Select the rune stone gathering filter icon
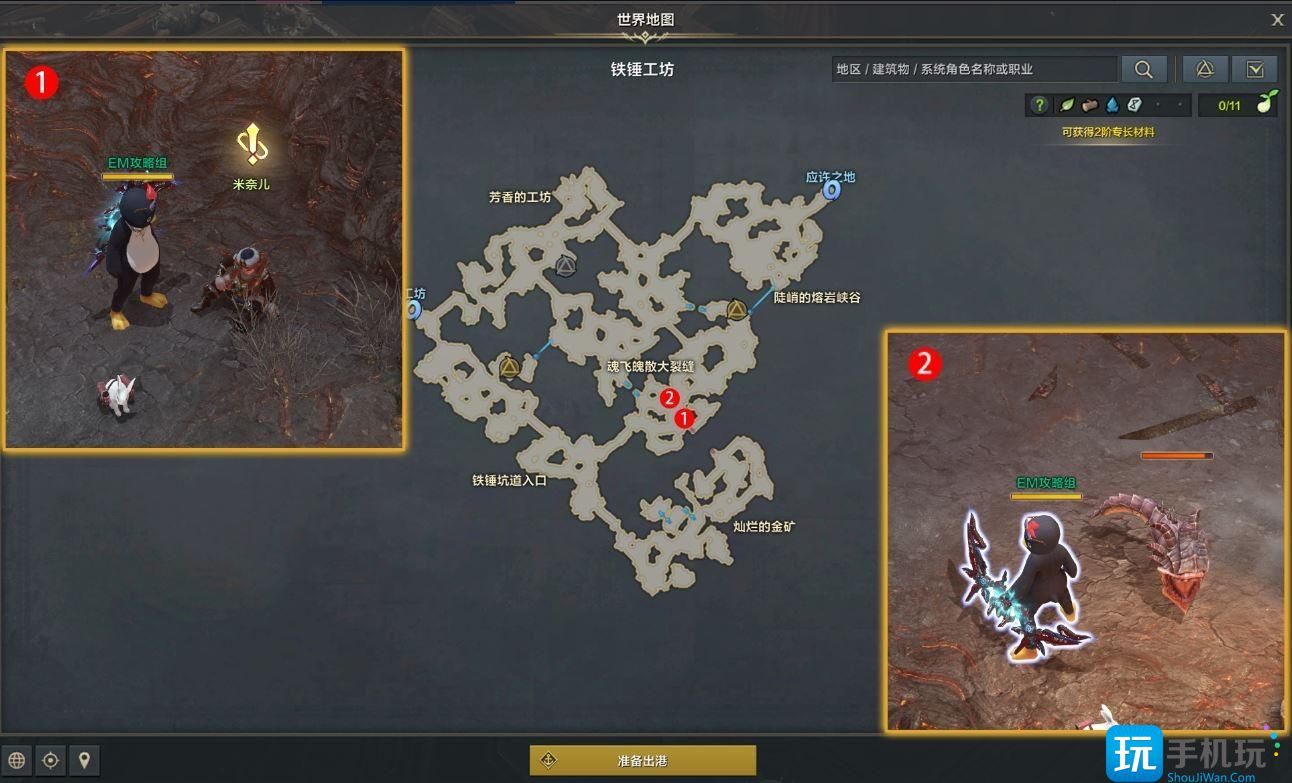Screen dimensions: 1292x783 point(1134,105)
